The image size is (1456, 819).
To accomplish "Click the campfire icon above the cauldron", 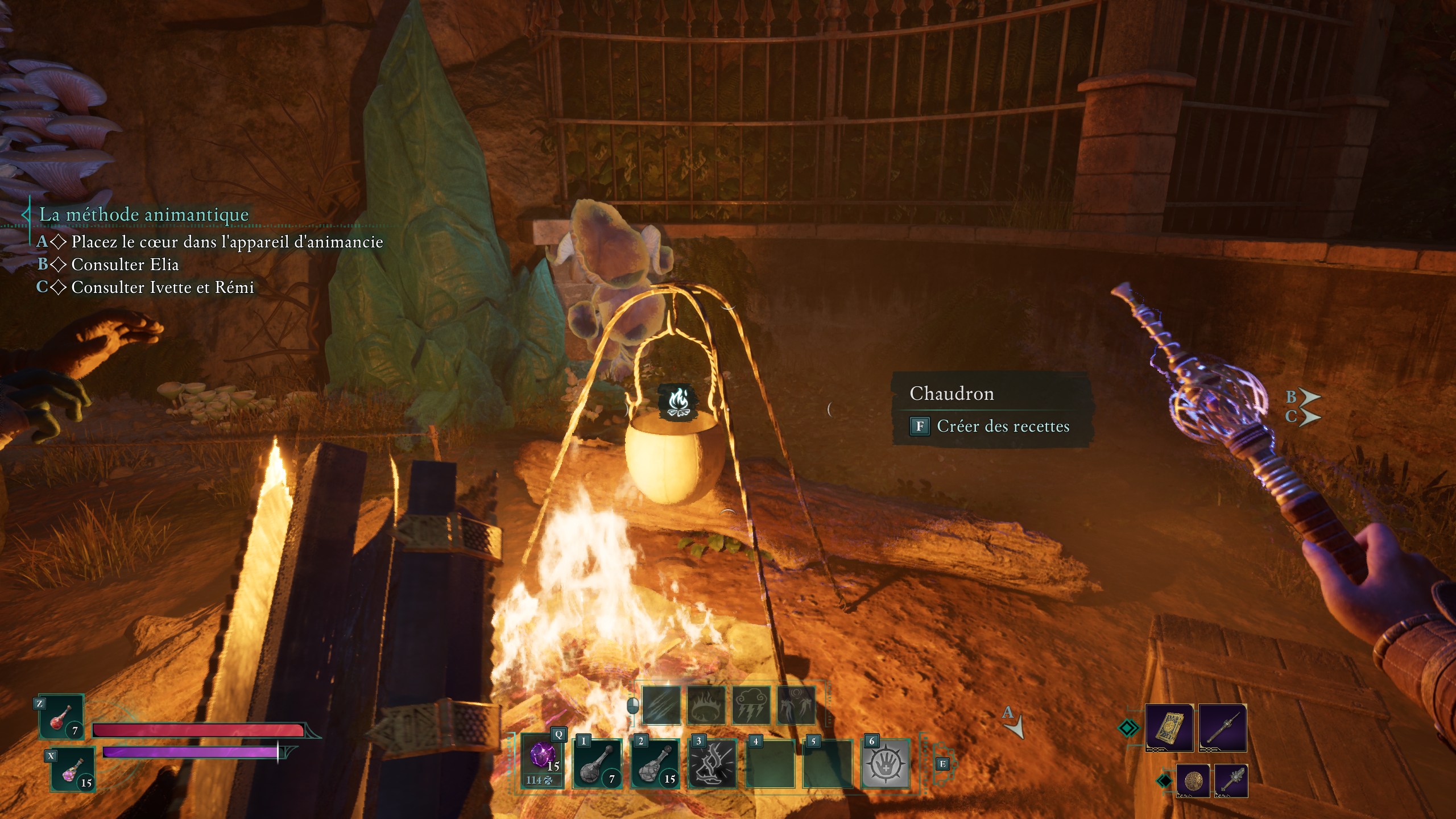I will [677, 401].
